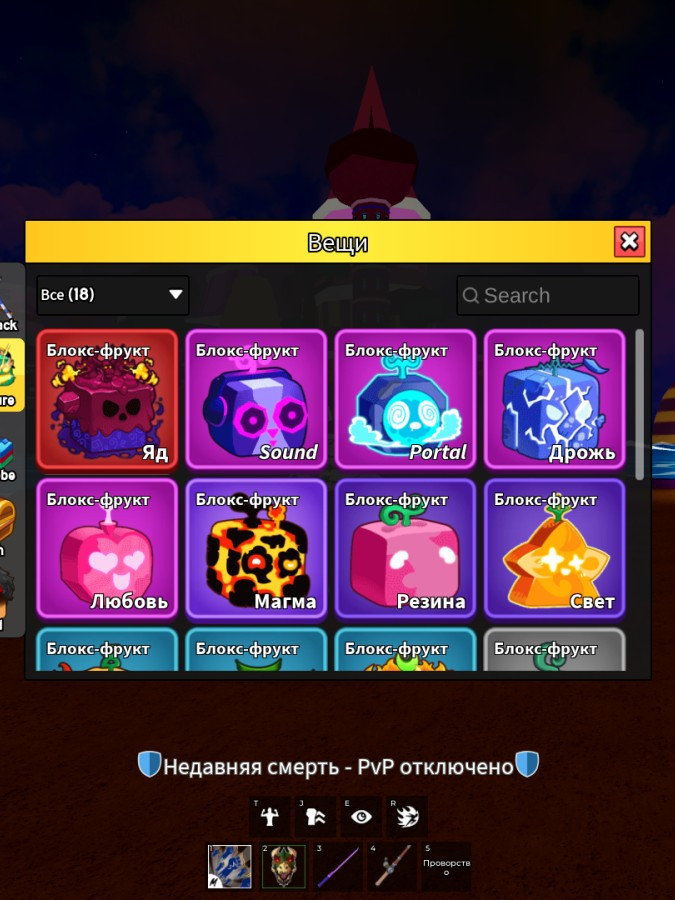Image resolution: width=675 pixels, height=900 pixels.
Task: Select the blue camouflage hotbar slot
Action: (230, 866)
